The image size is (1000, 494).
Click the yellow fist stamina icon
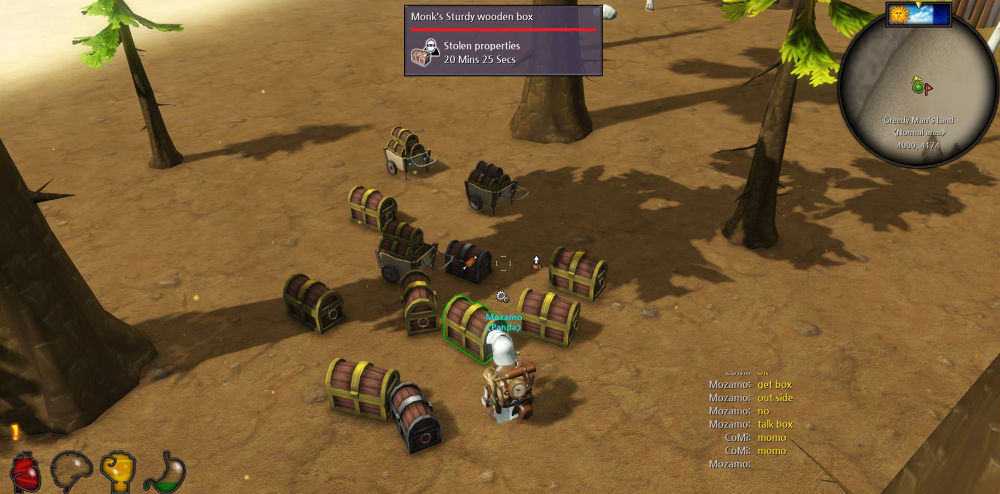click(118, 469)
